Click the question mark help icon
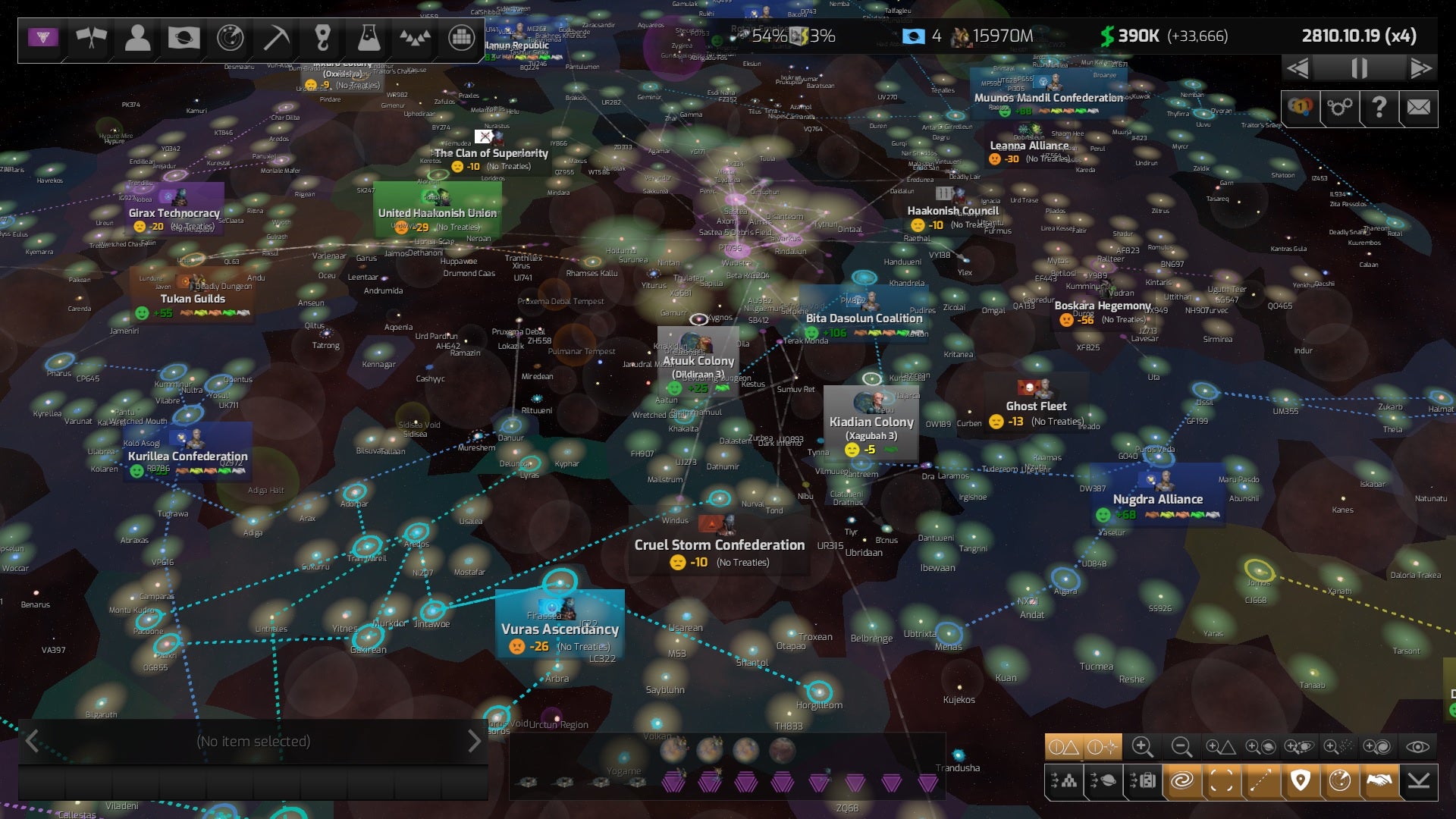1456x819 pixels. (1377, 108)
